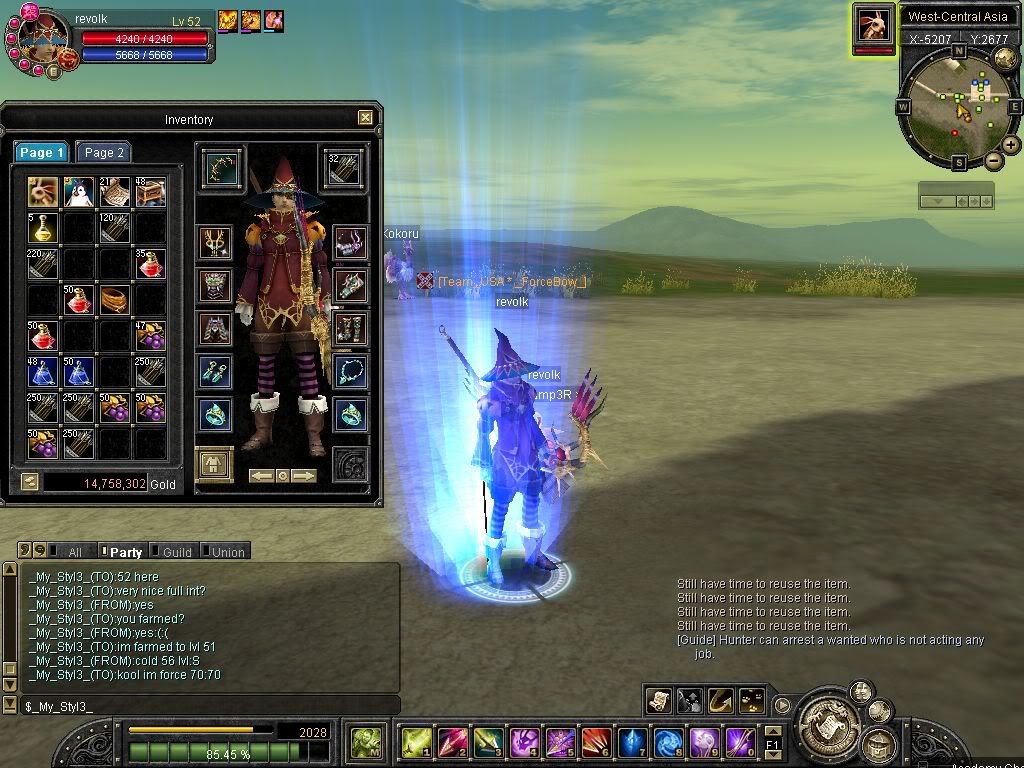Screen dimensions: 1024x768
Task: Open the large round scroll menu button
Action: click(x=828, y=719)
